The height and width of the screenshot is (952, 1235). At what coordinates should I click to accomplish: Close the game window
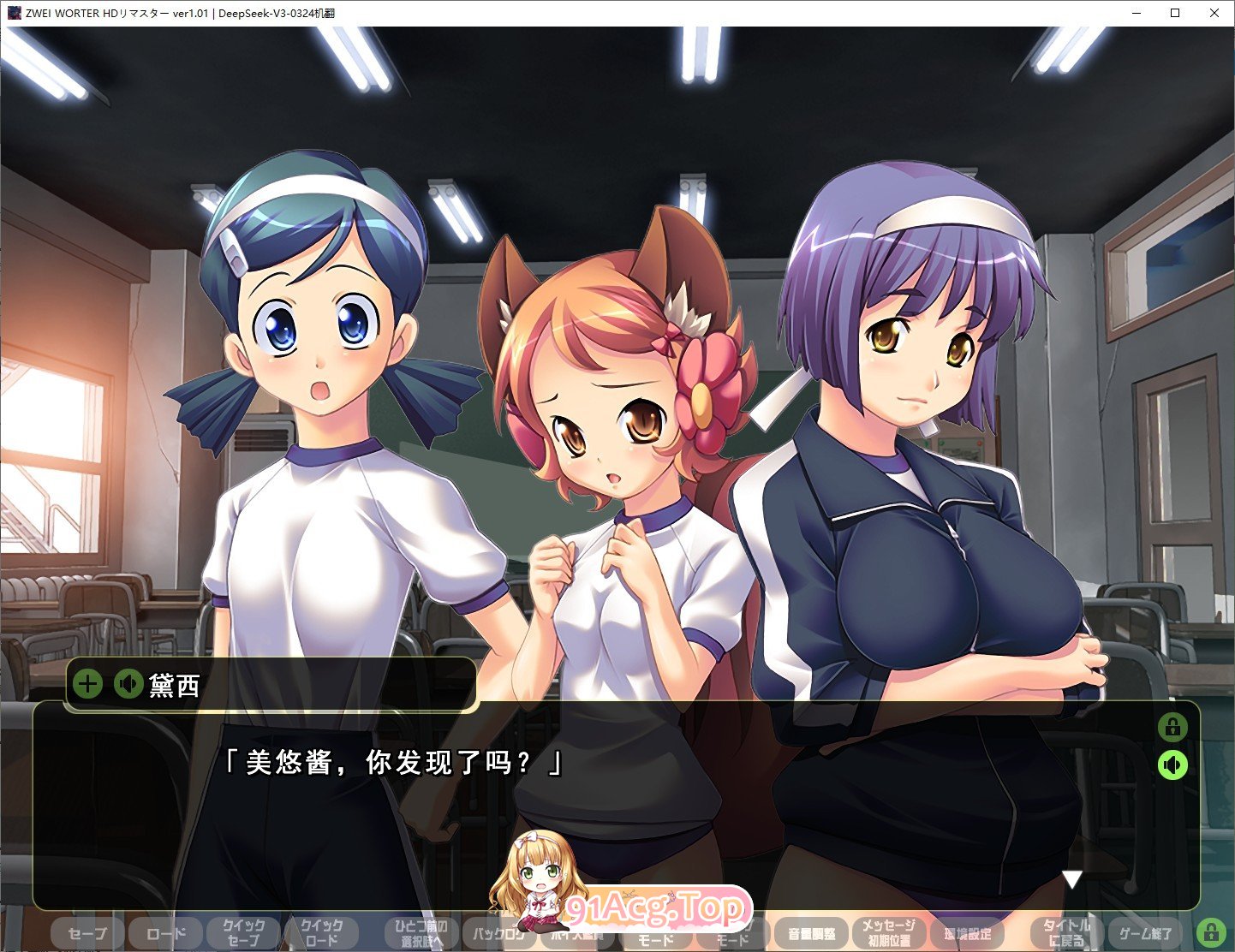1214,13
